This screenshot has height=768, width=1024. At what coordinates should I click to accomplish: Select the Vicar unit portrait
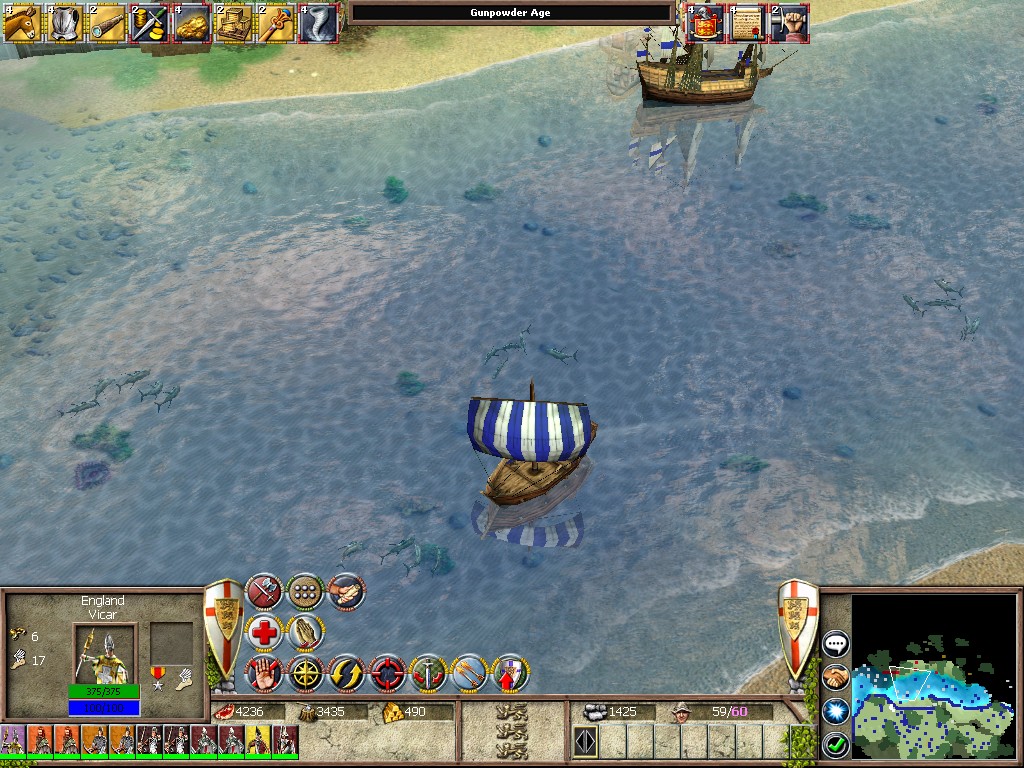click(102, 653)
